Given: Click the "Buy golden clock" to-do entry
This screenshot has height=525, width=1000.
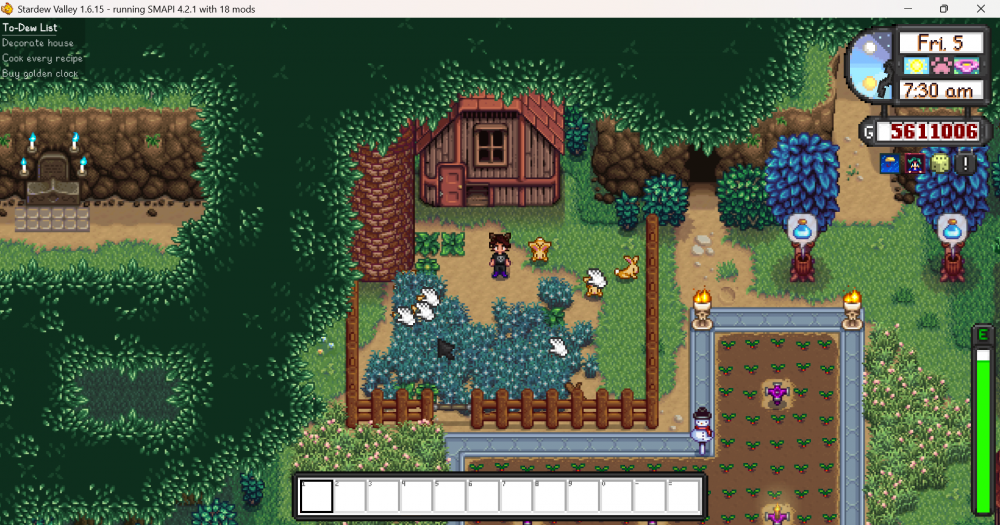Looking at the screenshot, I should 40,73.
